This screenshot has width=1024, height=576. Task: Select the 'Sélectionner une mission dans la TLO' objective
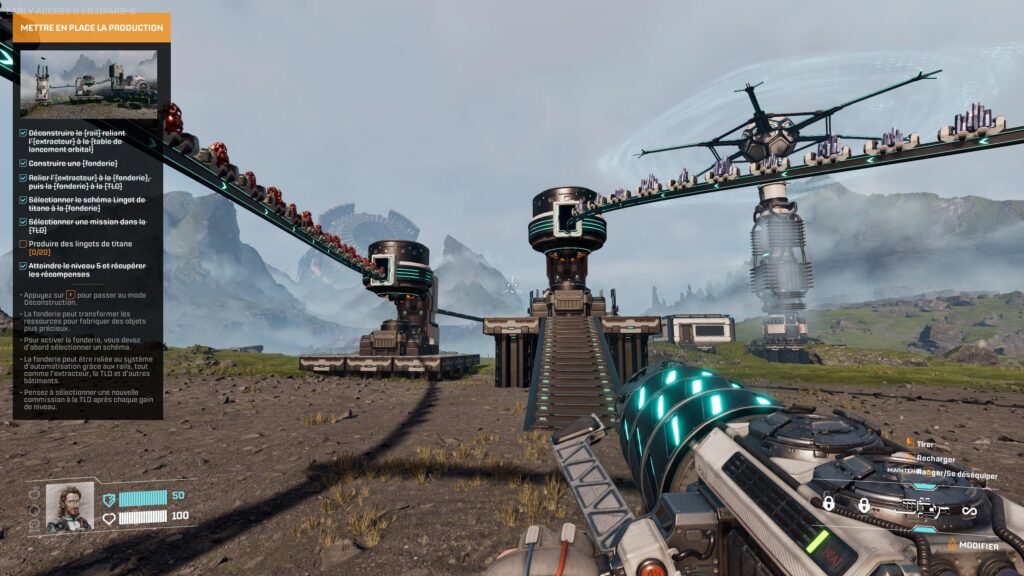[87, 225]
